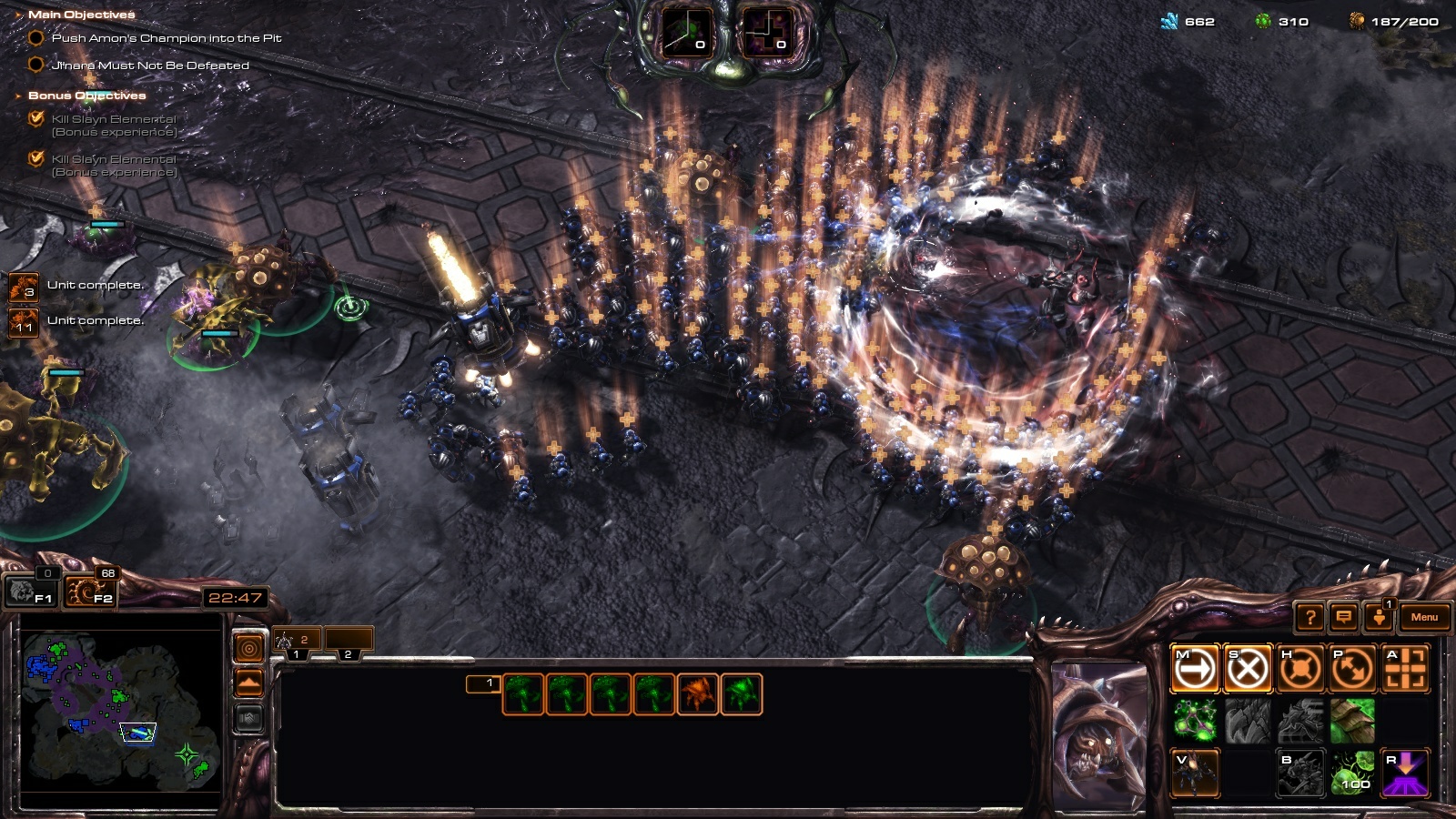Issue the Stop command

pos(1247,670)
